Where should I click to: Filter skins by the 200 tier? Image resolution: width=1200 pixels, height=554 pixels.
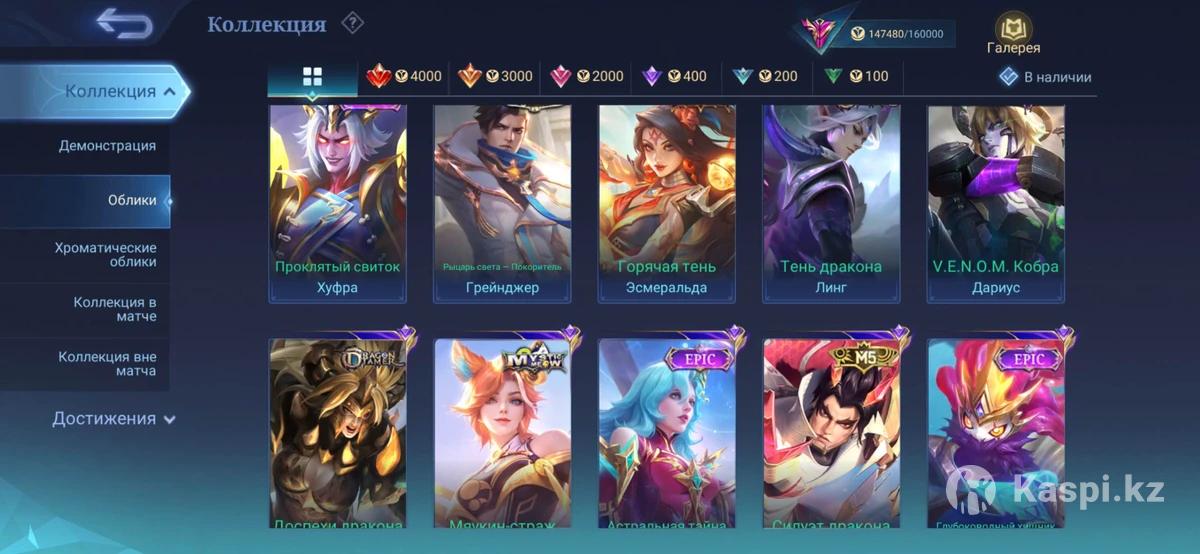click(765, 77)
